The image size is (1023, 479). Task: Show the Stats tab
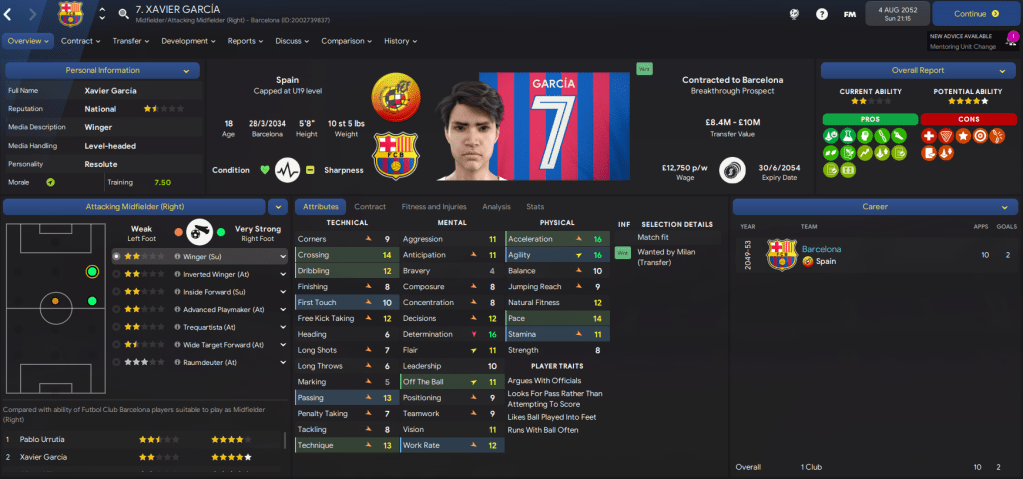[x=536, y=206]
